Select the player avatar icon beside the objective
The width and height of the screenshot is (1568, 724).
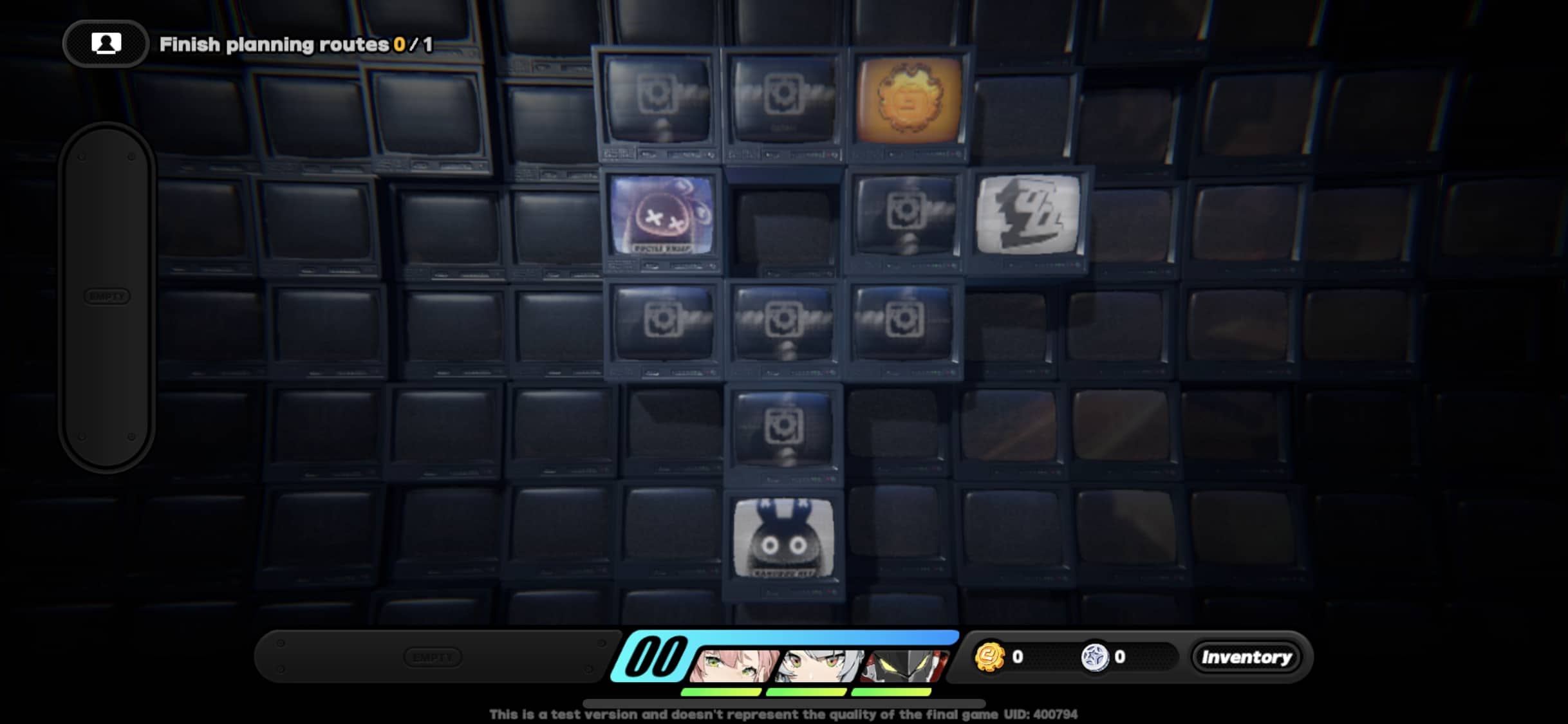pyautogui.click(x=105, y=43)
